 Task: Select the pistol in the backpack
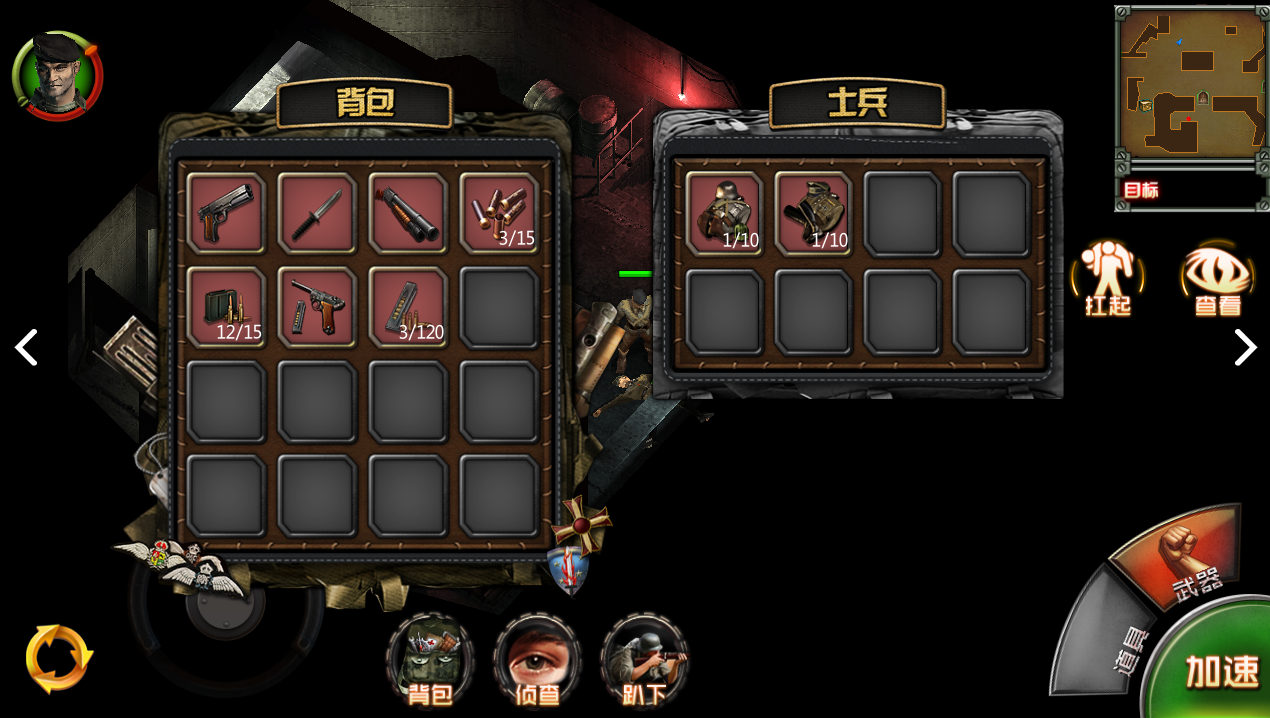point(226,213)
